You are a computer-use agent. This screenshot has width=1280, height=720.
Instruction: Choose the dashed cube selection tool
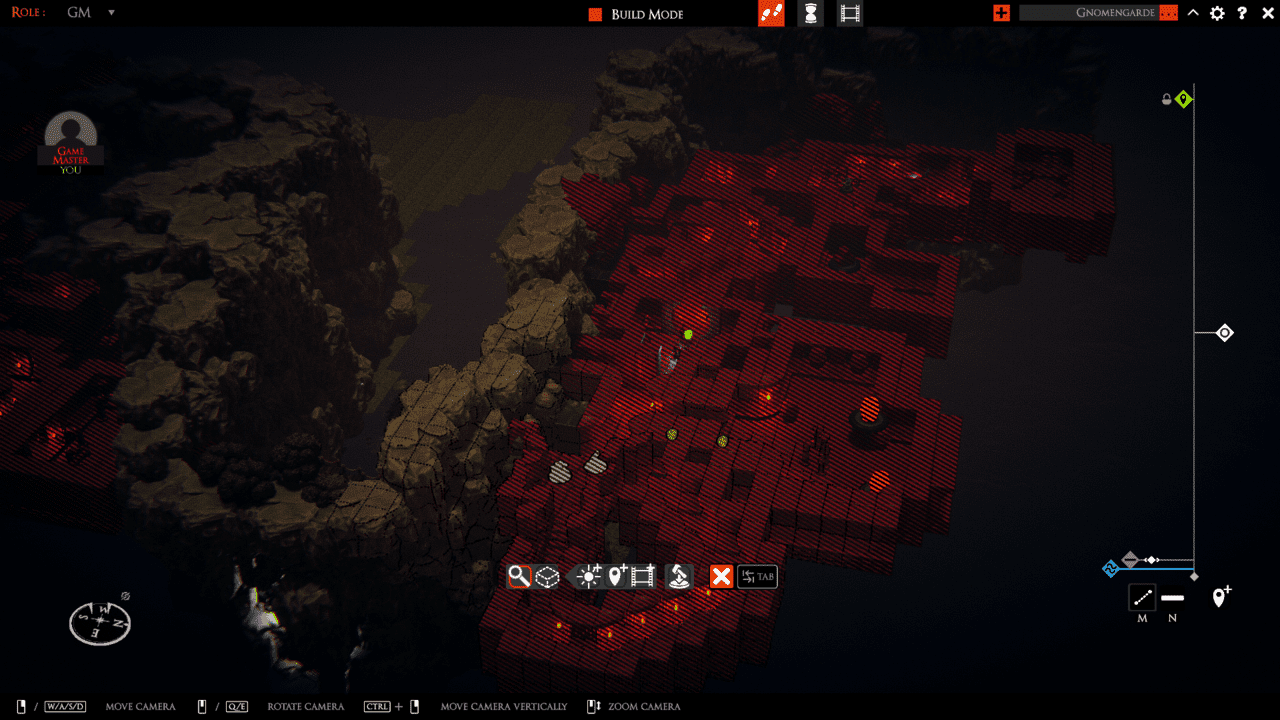[547, 577]
